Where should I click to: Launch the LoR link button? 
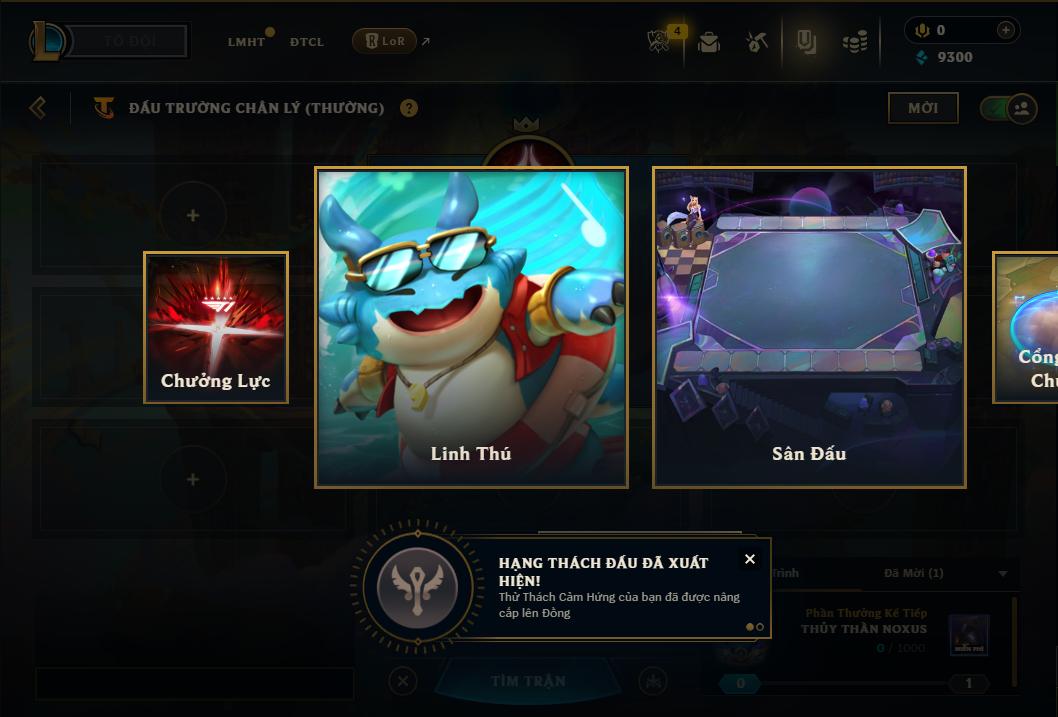click(384, 41)
